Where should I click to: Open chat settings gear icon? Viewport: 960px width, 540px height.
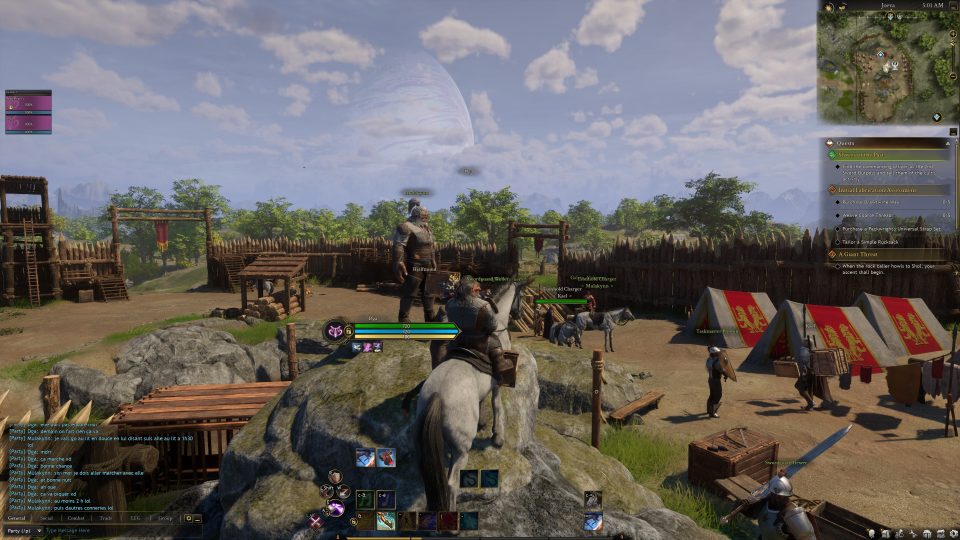(x=187, y=518)
